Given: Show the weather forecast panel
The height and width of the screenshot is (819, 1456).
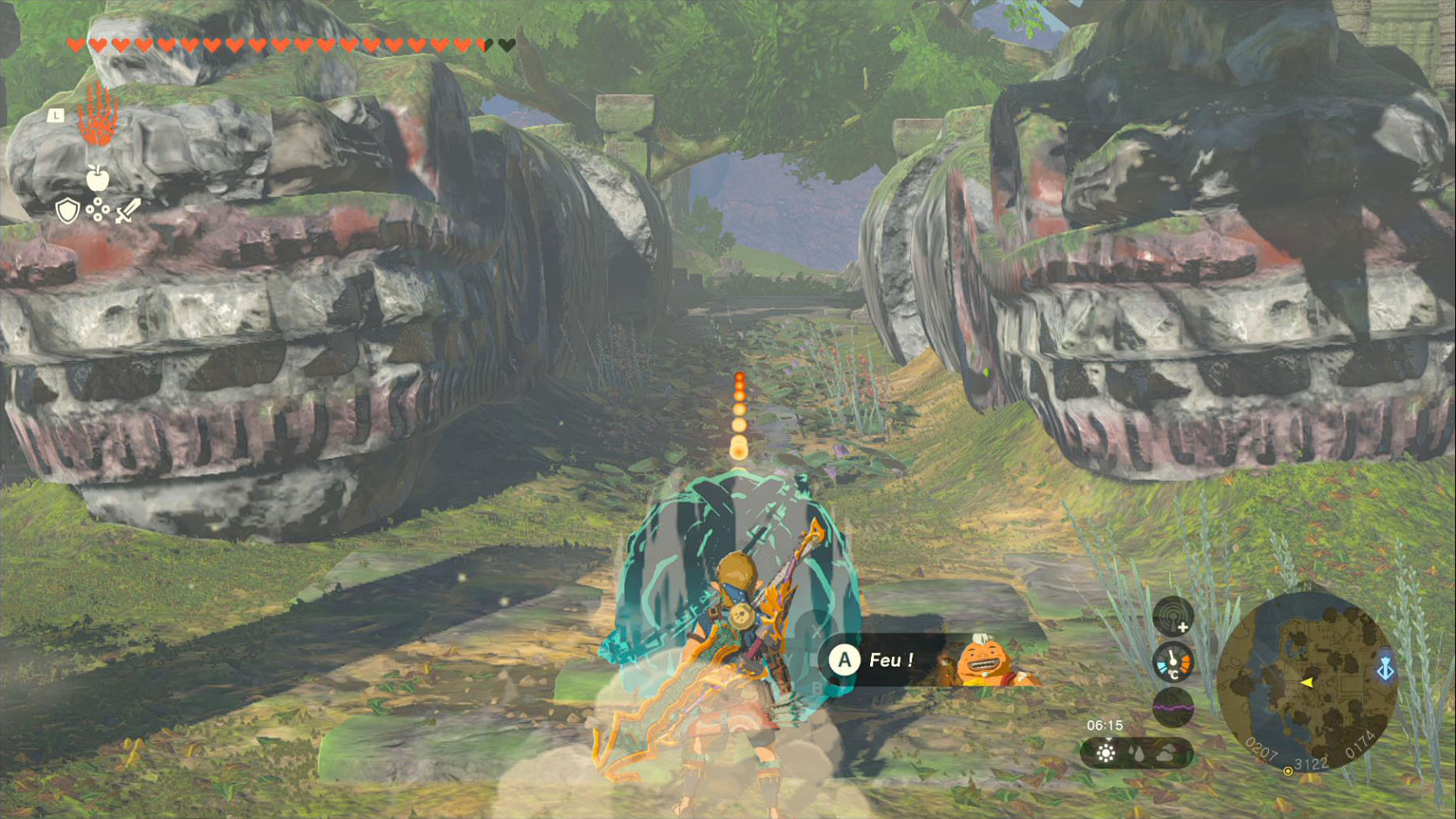Looking at the screenshot, I should click(x=1136, y=753).
